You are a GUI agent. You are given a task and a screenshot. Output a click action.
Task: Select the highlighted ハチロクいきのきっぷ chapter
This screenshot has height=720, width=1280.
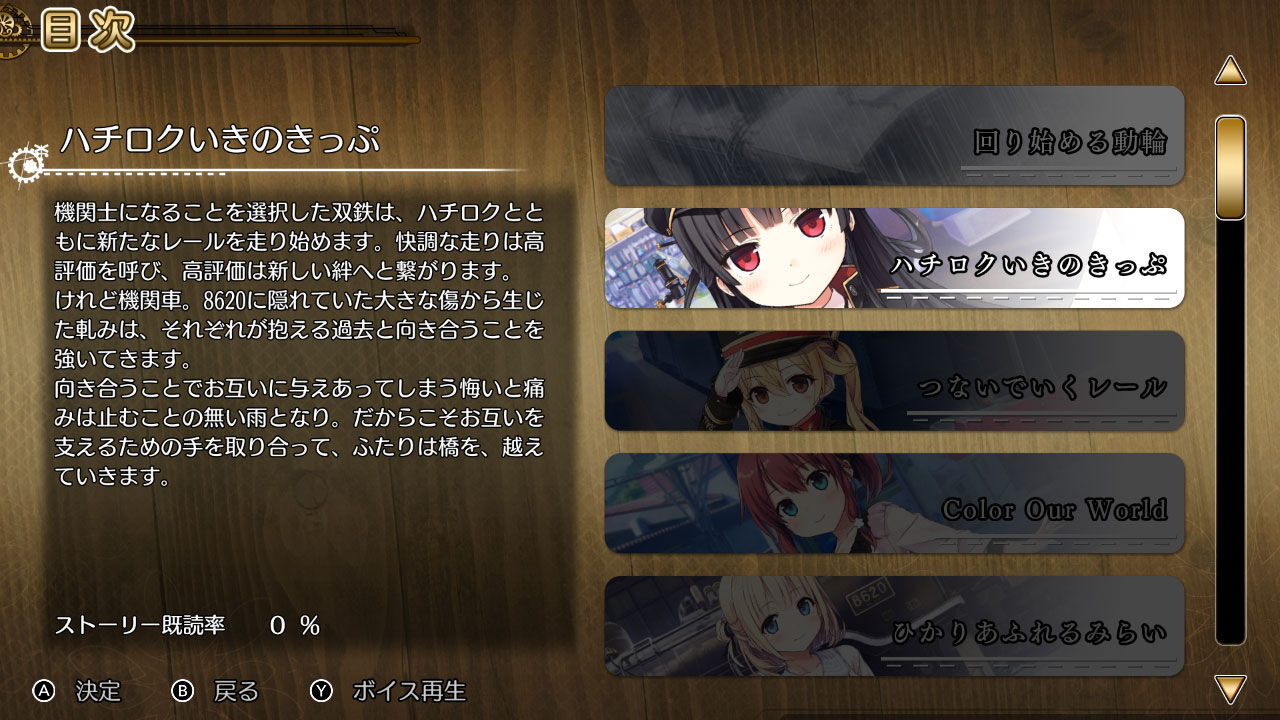[895, 258]
